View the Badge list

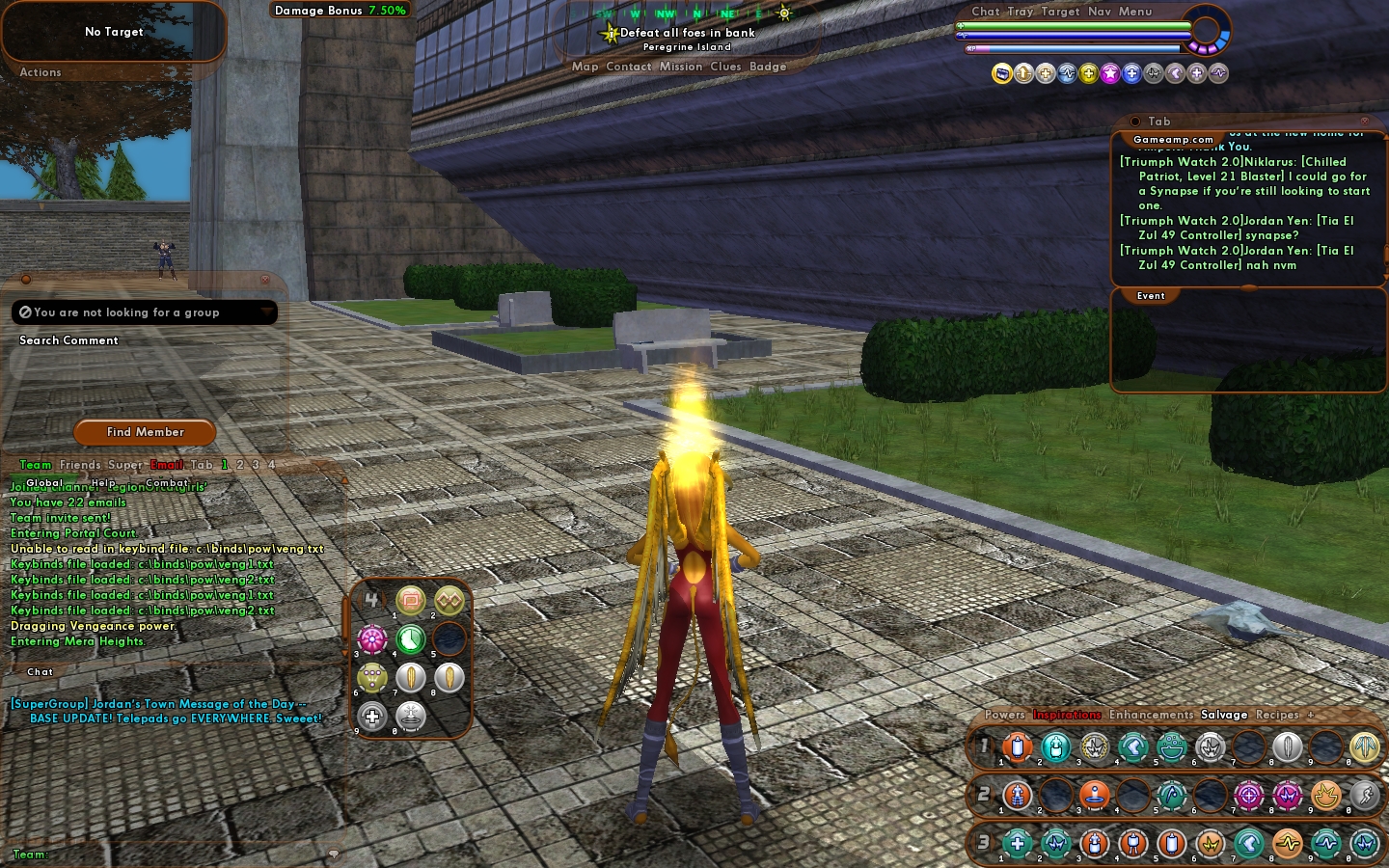pyautogui.click(x=768, y=67)
